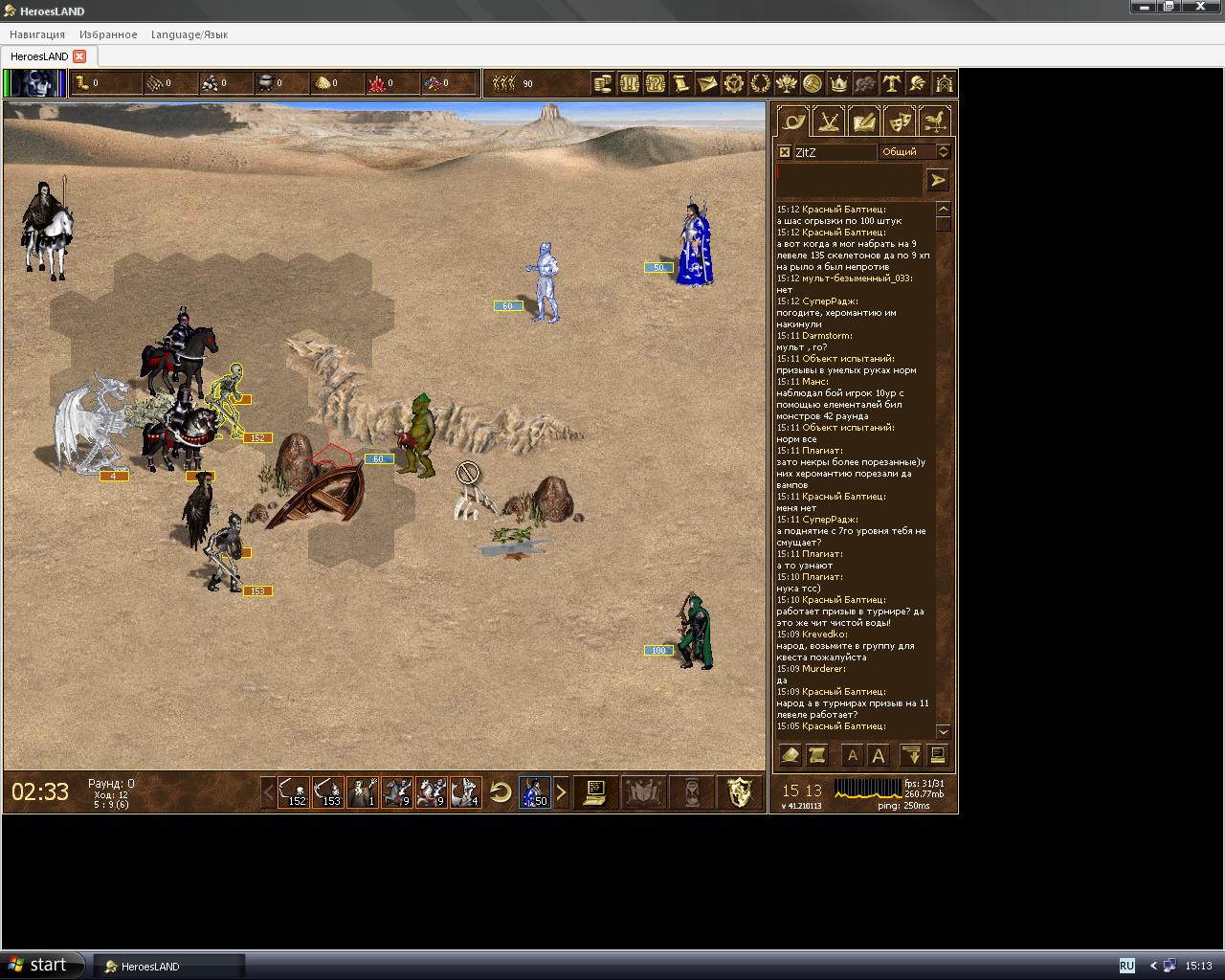The height and width of the screenshot is (980, 1225).
Task: Switch to the crossed swords tab
Action: point(829,122)
